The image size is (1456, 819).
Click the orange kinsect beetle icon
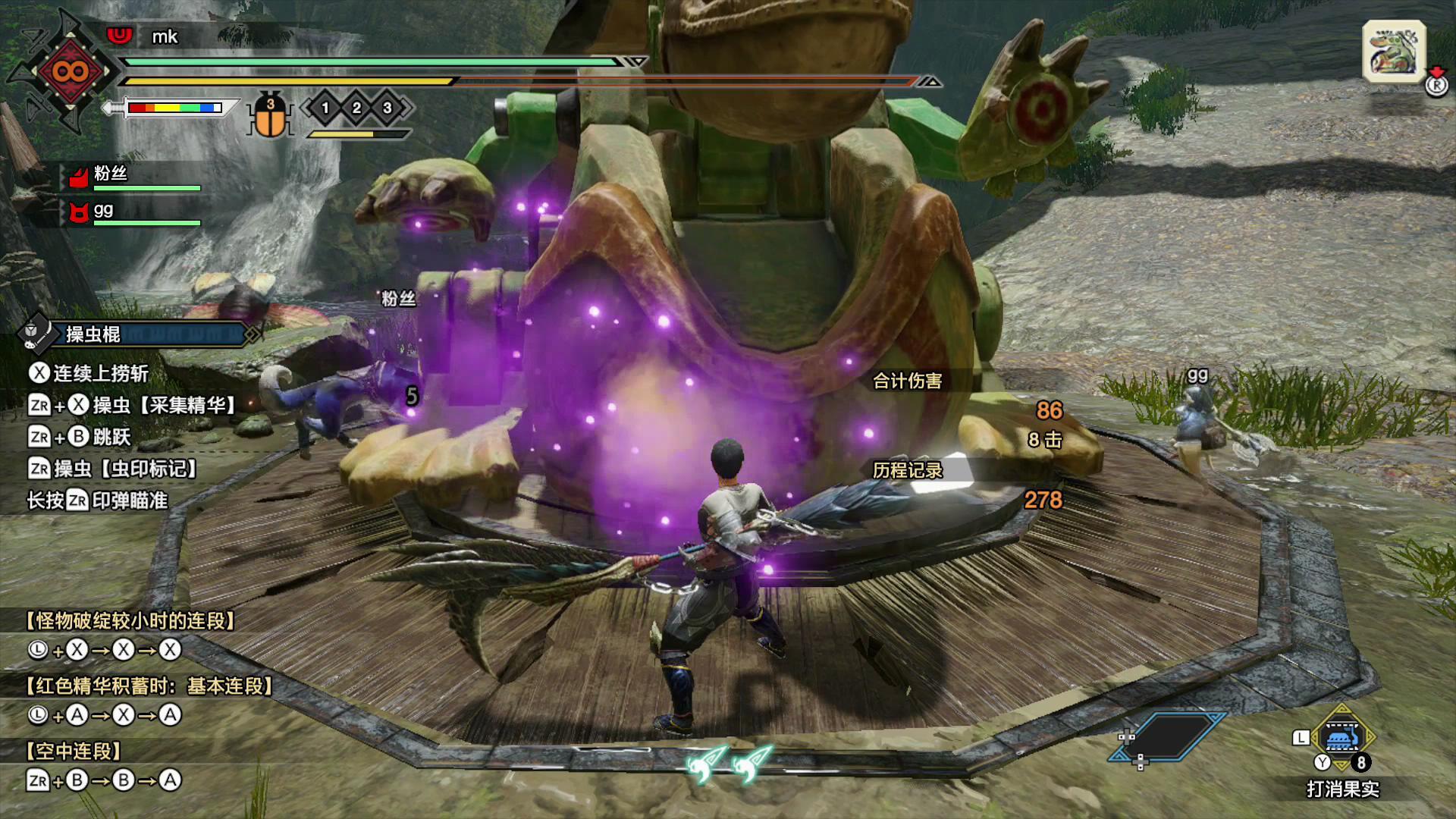pyautogui.click(x=270, y=116)
